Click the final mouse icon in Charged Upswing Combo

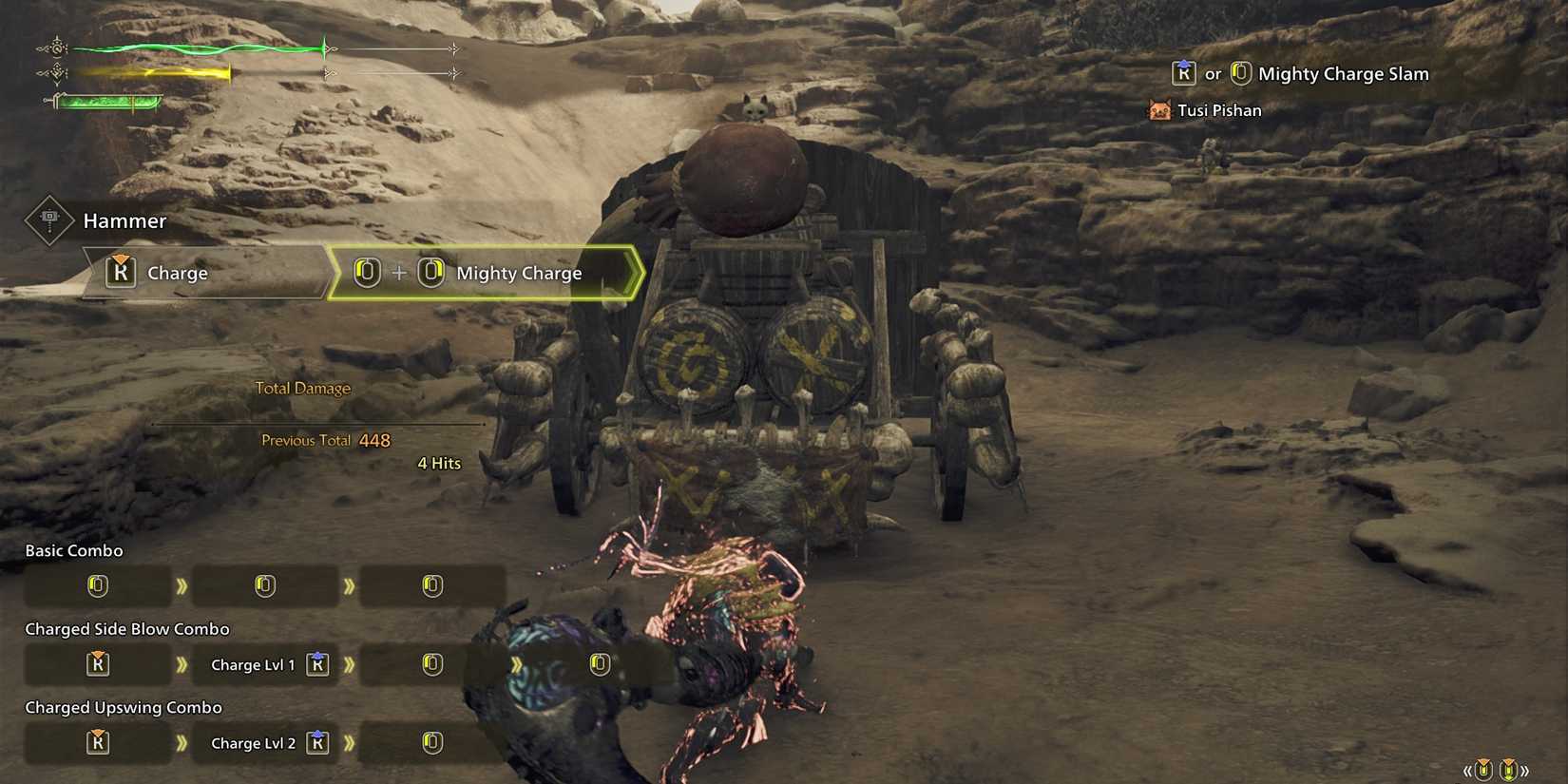click(433, 743)
